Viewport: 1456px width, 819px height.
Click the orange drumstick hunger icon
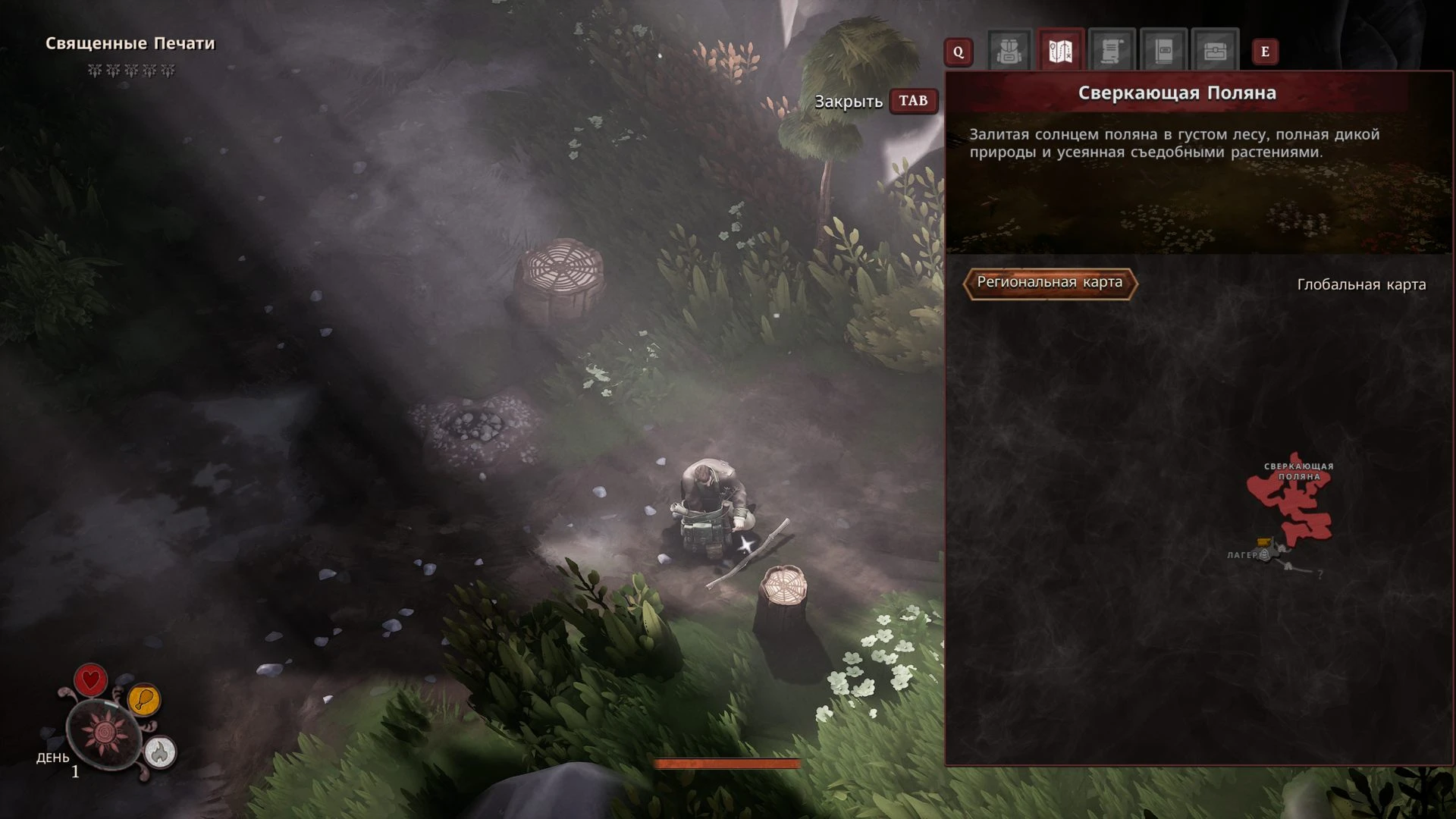pos(143,699)
